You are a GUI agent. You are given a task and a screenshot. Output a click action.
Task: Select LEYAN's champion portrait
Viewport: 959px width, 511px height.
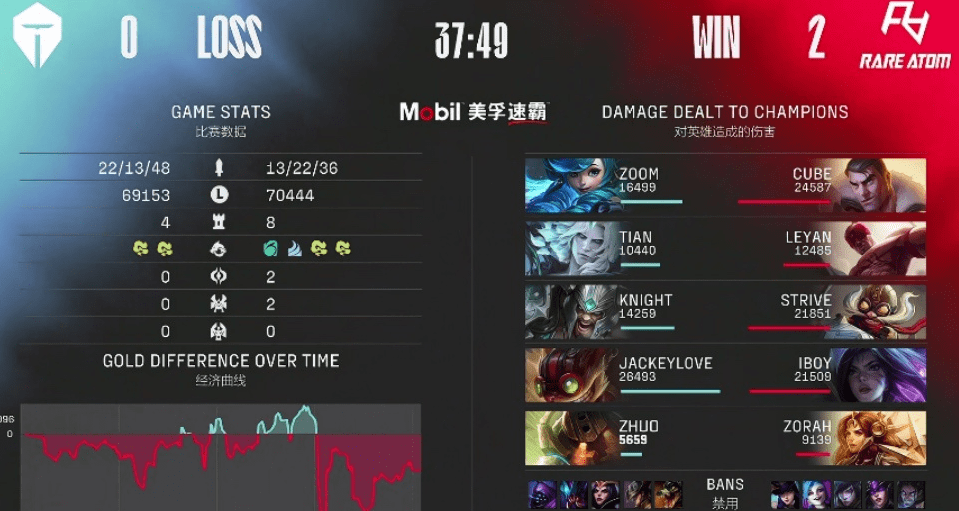pos(881,248)
